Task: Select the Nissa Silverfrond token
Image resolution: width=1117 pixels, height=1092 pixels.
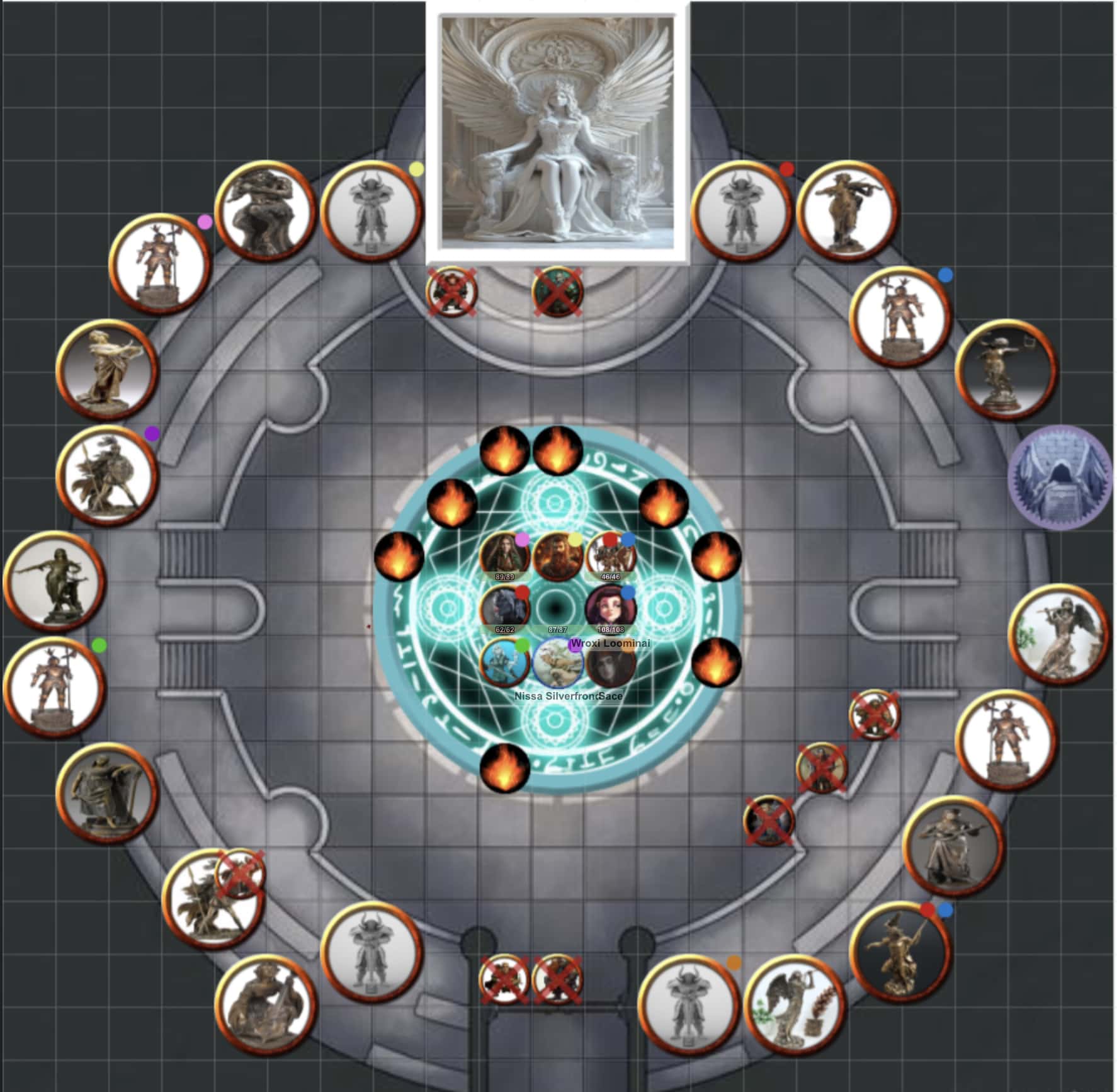Action: [557, 663]
